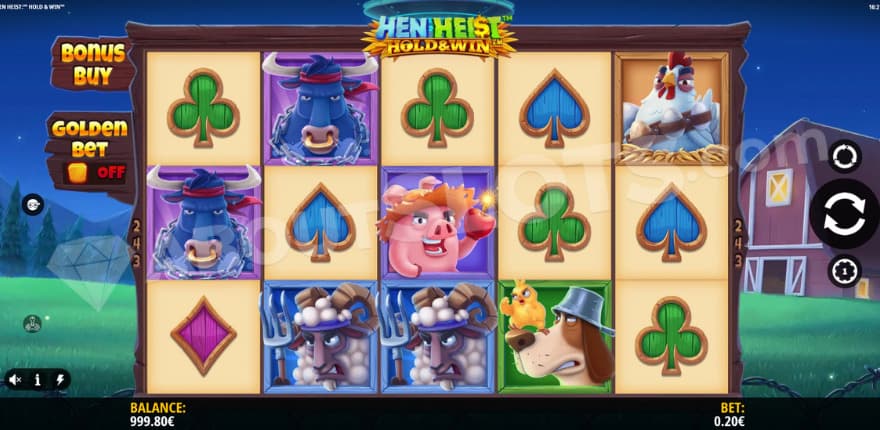Open autoplay with the small circular arrows
Viewport: 880px width, 430px height.
tap(843, 156)
